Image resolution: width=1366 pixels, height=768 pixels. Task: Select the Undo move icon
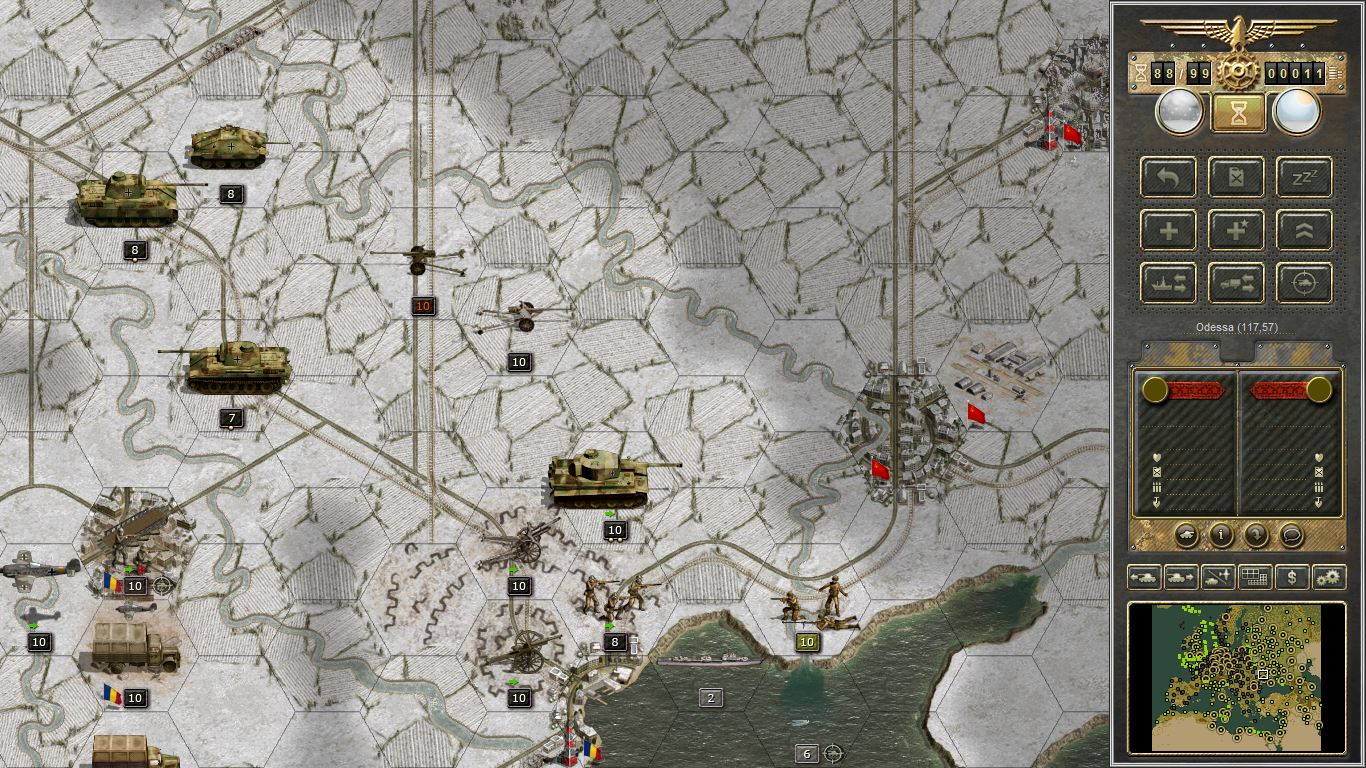[x=1168, y=178]
